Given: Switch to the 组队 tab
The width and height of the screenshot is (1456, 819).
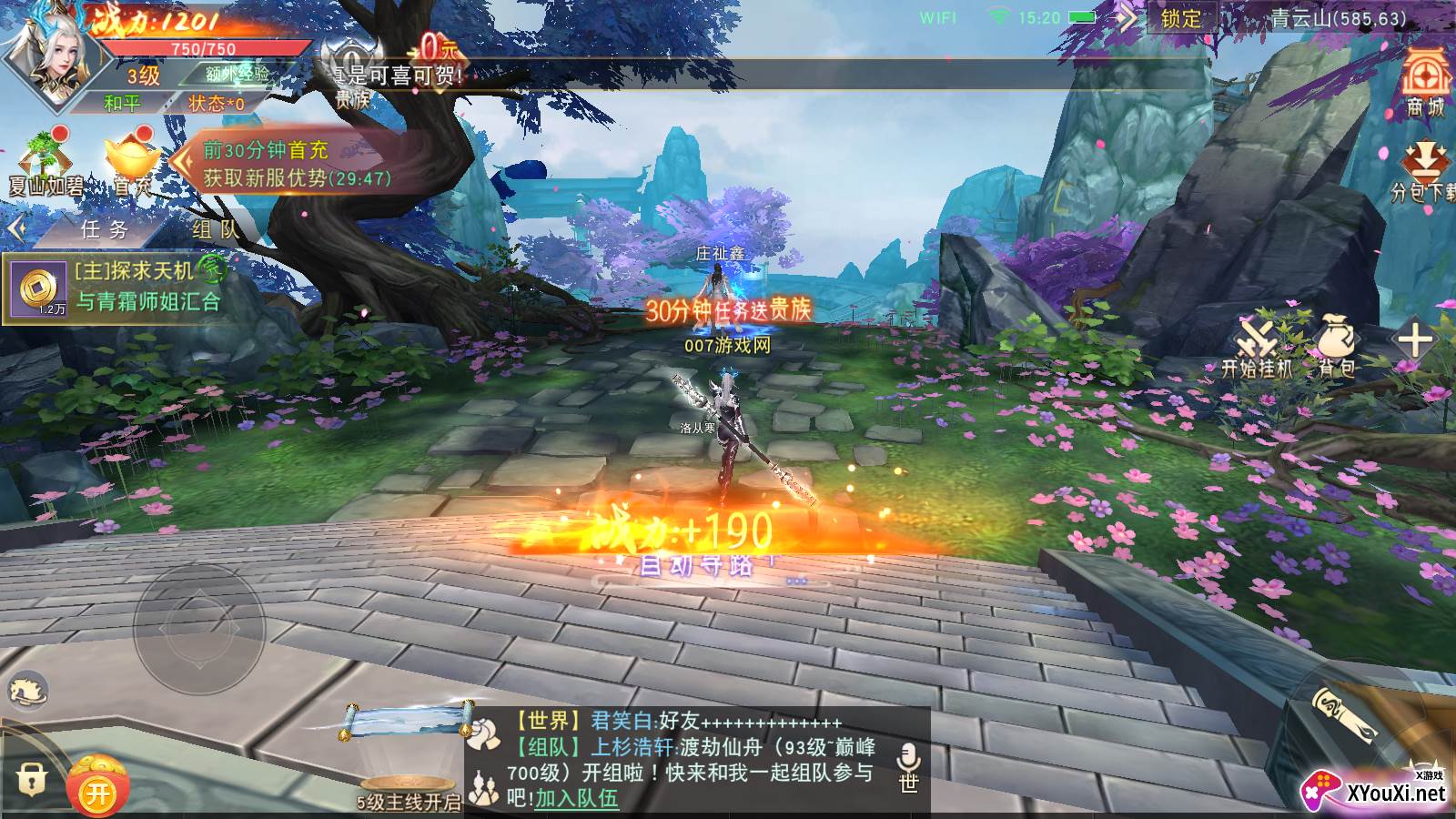Looking at the screenshot, I should (215, 229).
